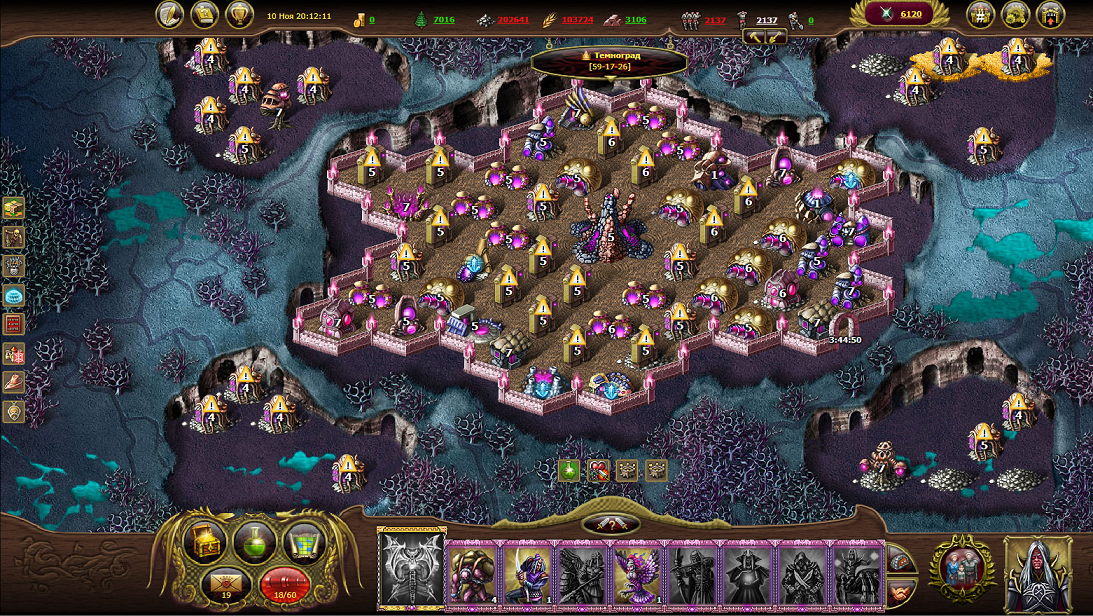This screenshot has height=616, width=1093.
Task: Open the gold trophy rankings button
Action: [x=239, y=15]
